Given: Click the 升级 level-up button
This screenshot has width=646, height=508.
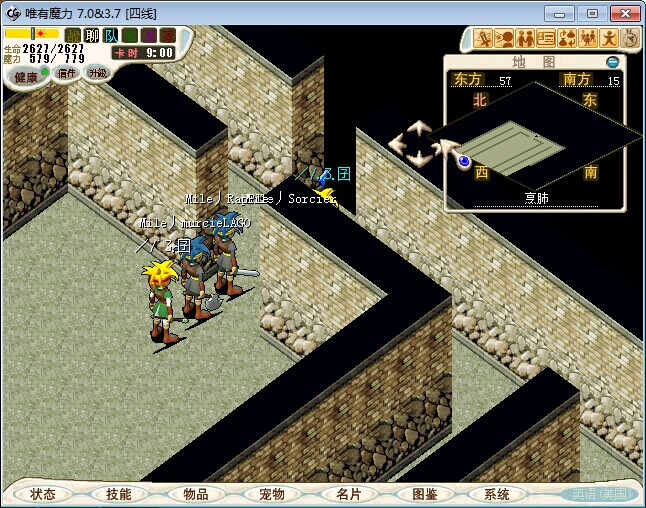Looking at the screenshot, I should click(97, 73).
